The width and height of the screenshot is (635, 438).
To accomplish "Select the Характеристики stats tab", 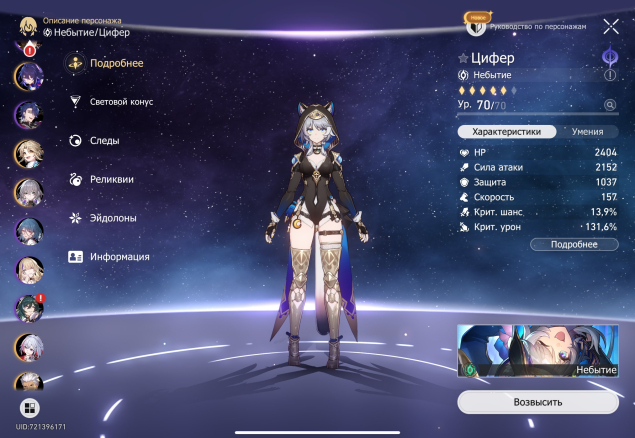I will click(506, 131).
